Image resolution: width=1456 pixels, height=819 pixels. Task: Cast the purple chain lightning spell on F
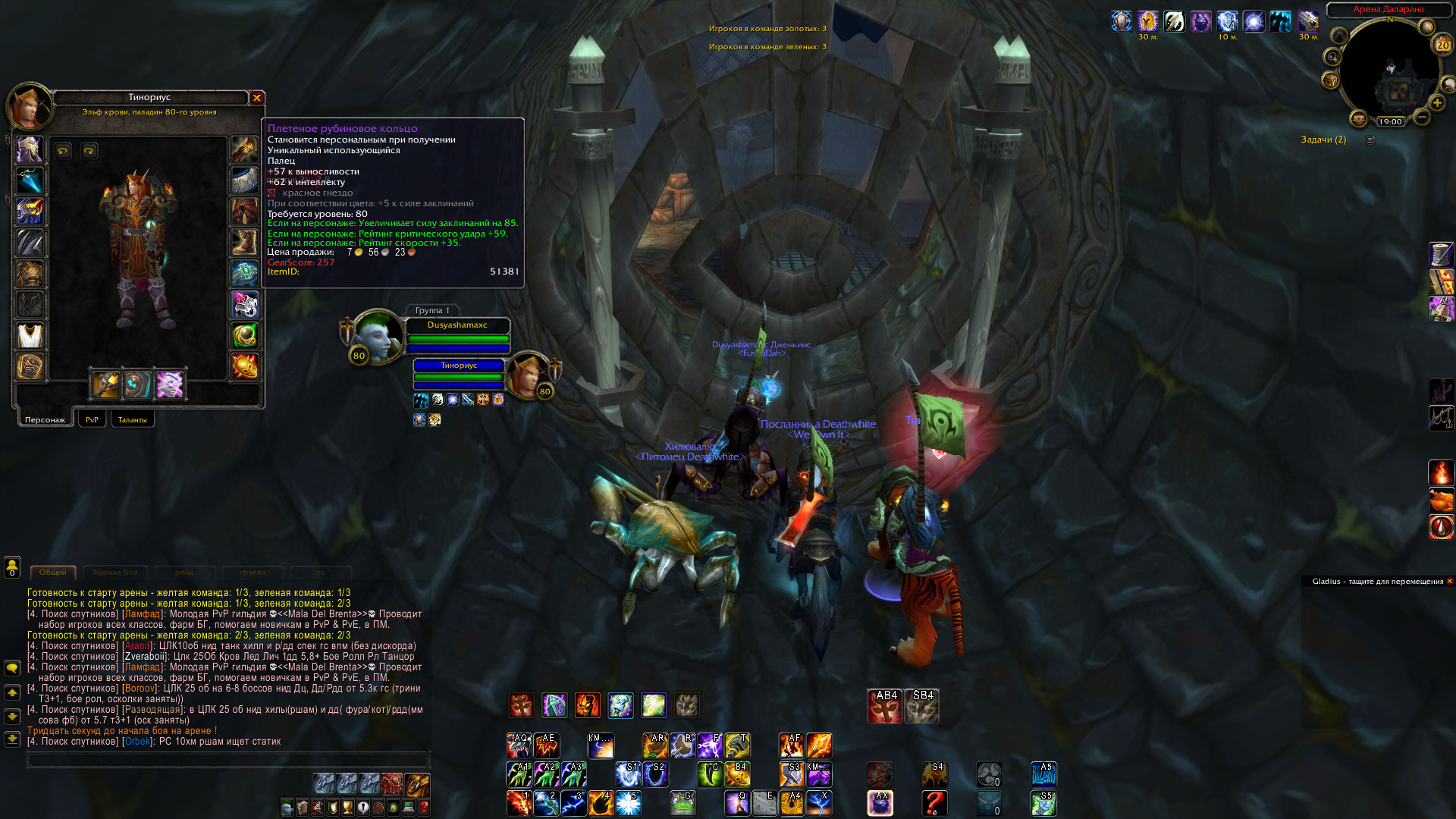tap(709, 745)
